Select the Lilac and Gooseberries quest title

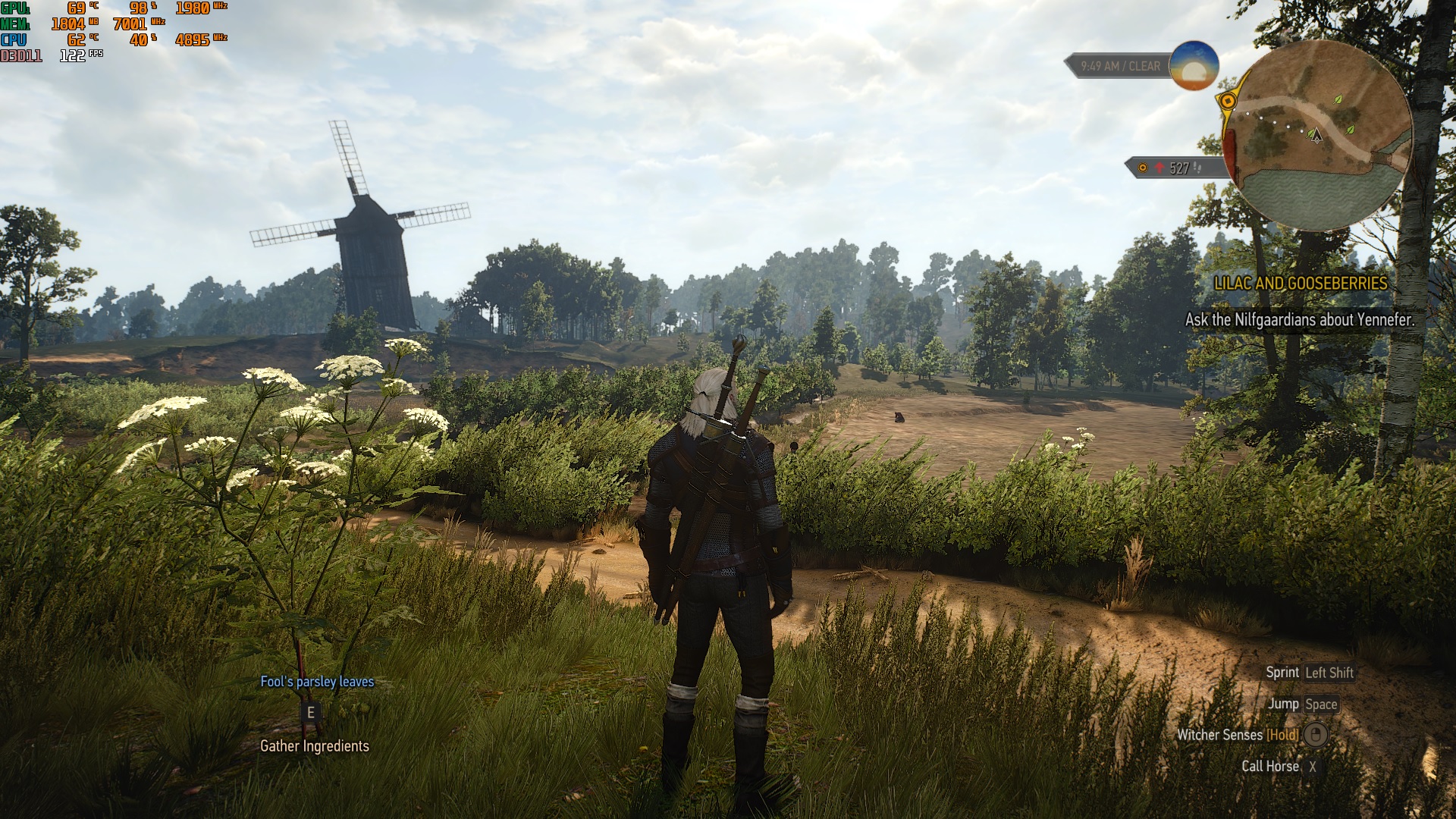[1301, 284]
